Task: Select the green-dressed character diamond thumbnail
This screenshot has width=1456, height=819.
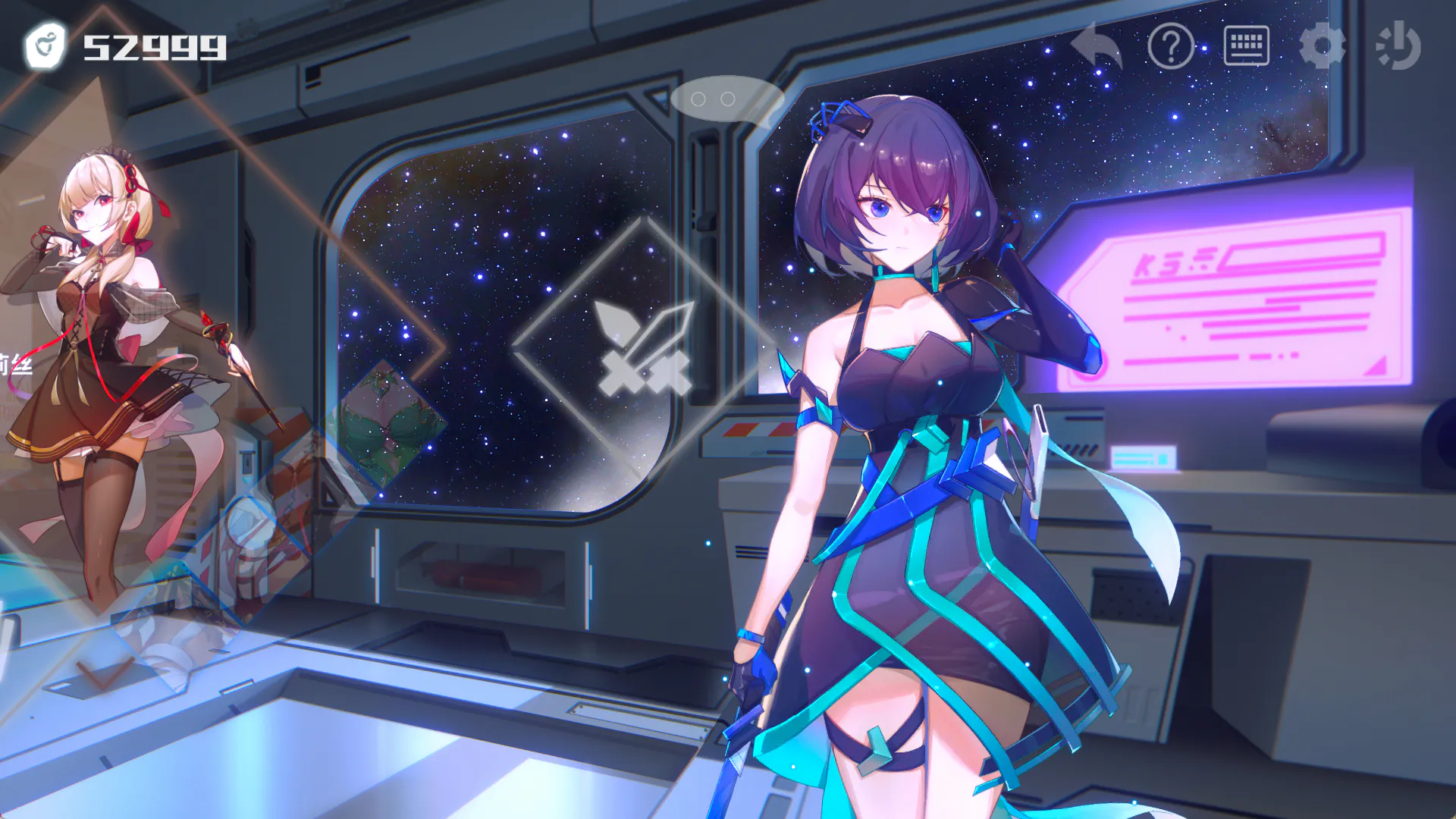Action: pyautogui.click(x=388, y=425)
